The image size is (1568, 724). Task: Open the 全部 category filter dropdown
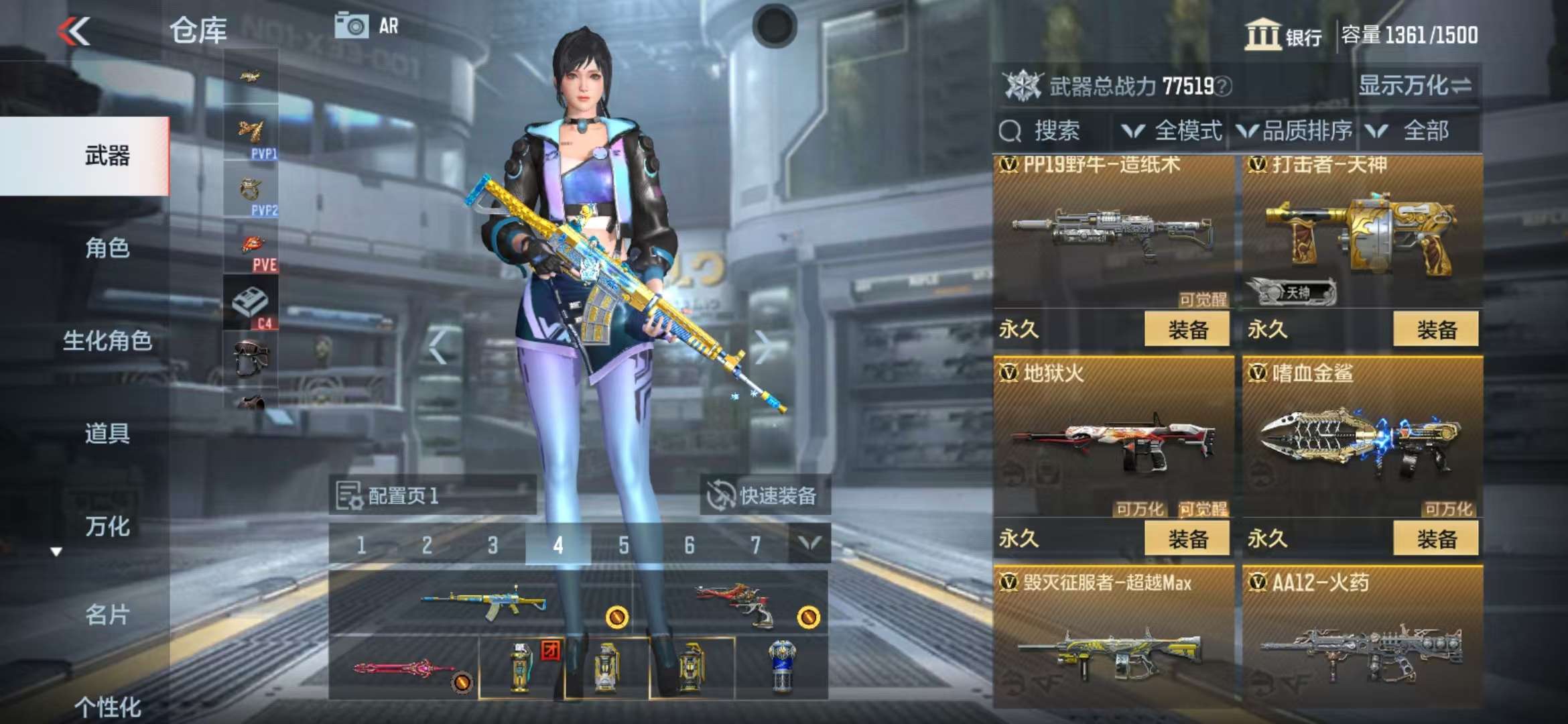(1414, 131)
